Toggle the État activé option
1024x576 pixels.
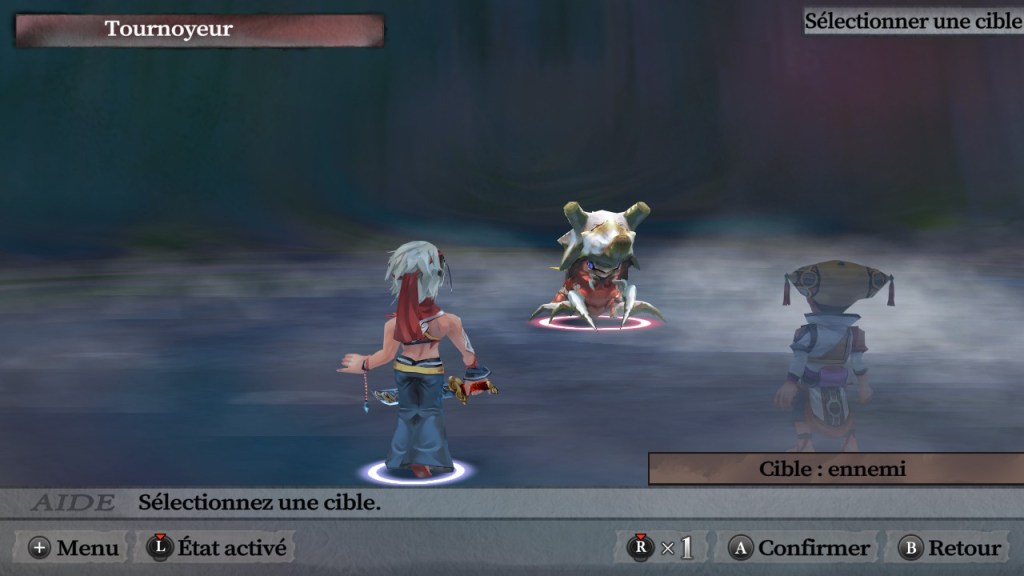pyautogui.click(x=216, y=548)
